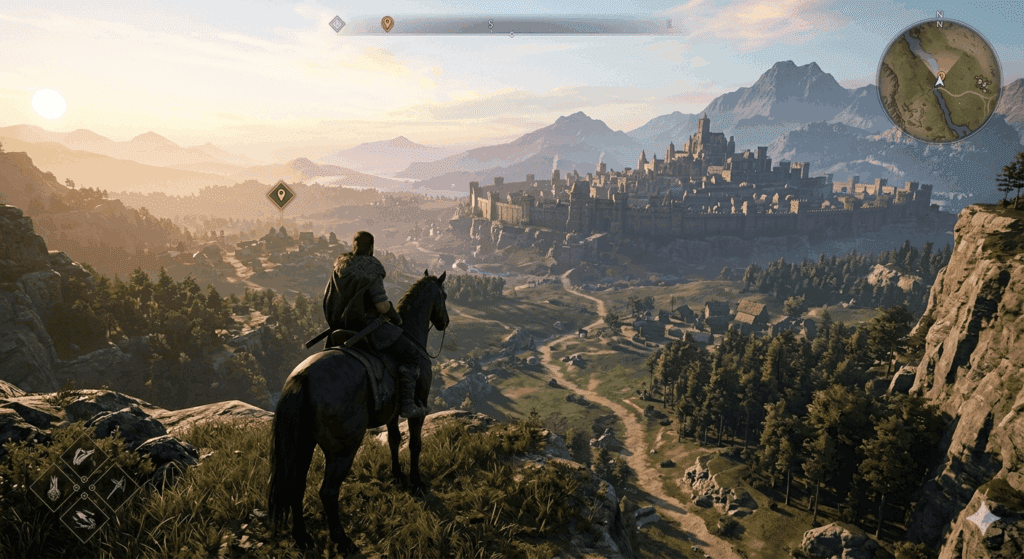Equip the crossbow quick slot

tap(116, 488)
